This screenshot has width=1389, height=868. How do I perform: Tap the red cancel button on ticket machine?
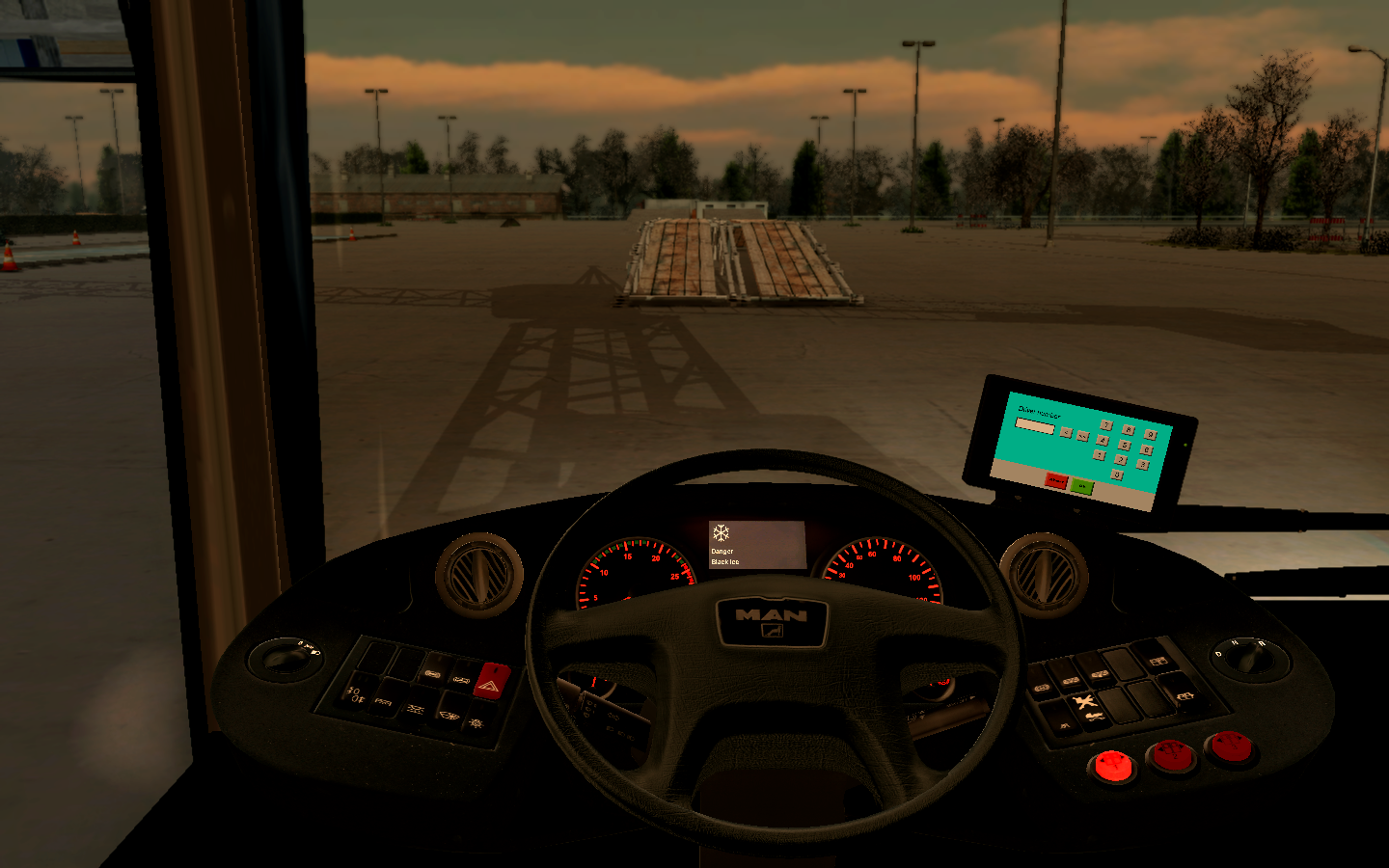1056,480
